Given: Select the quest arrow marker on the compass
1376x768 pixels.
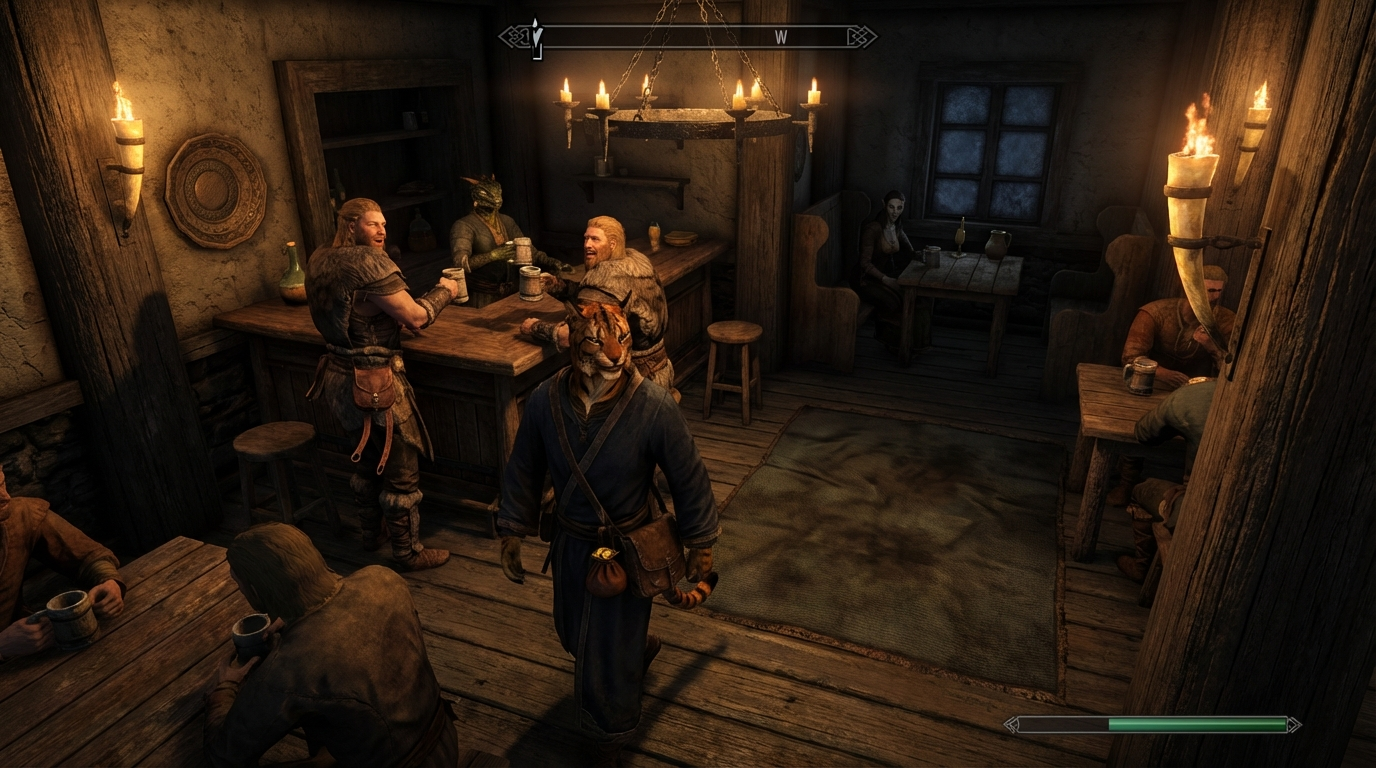Looking at the screenshot, I should pos(538,34).
